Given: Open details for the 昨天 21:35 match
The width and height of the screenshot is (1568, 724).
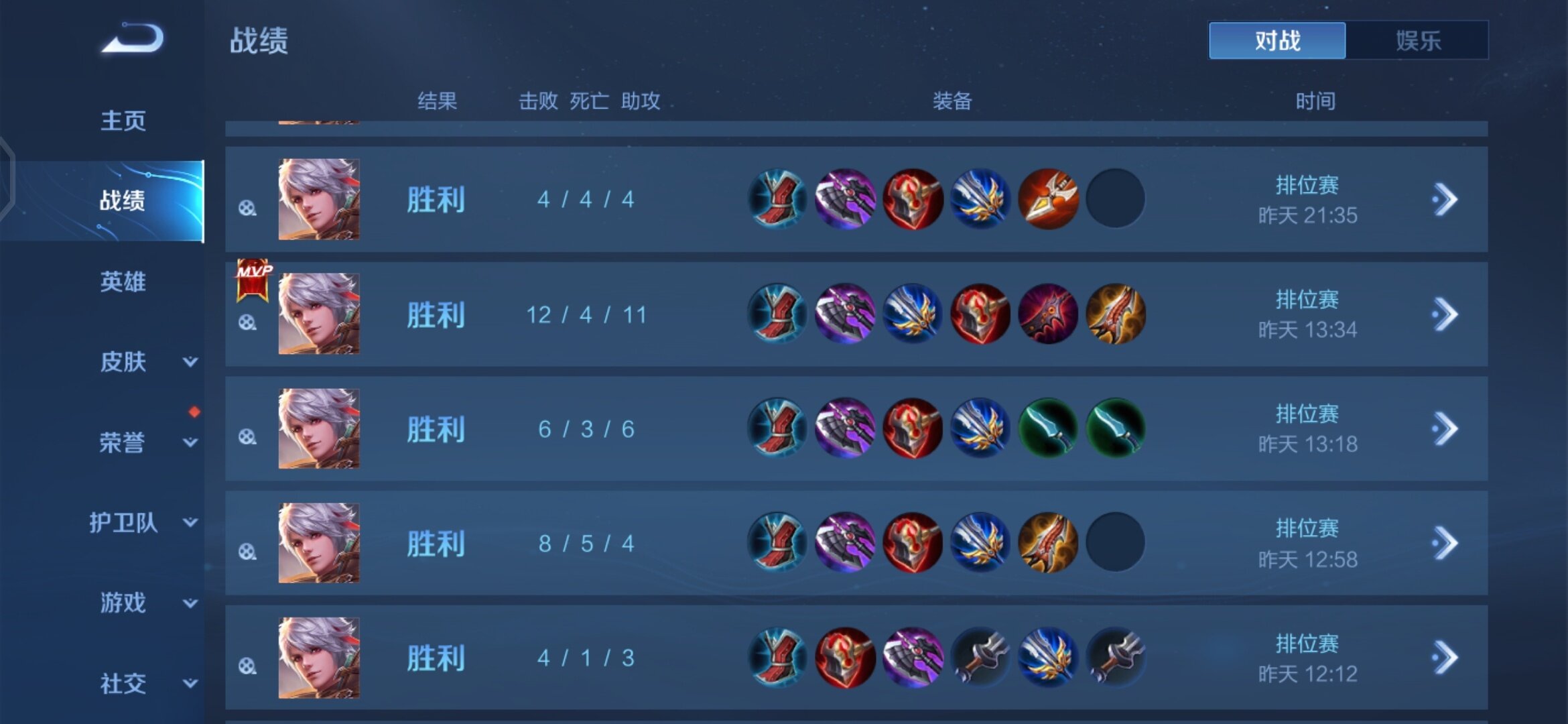Looking at the screenshot, I should coord(1445,200).
